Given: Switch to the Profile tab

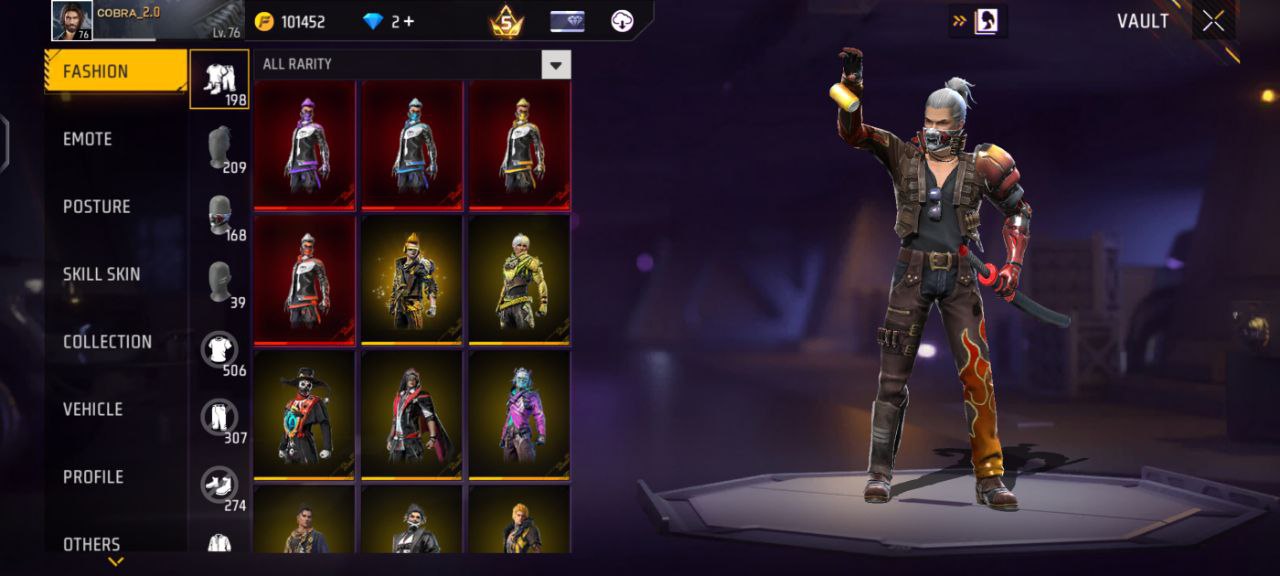Looking at the screenshot, I should [x=93, y=477].
